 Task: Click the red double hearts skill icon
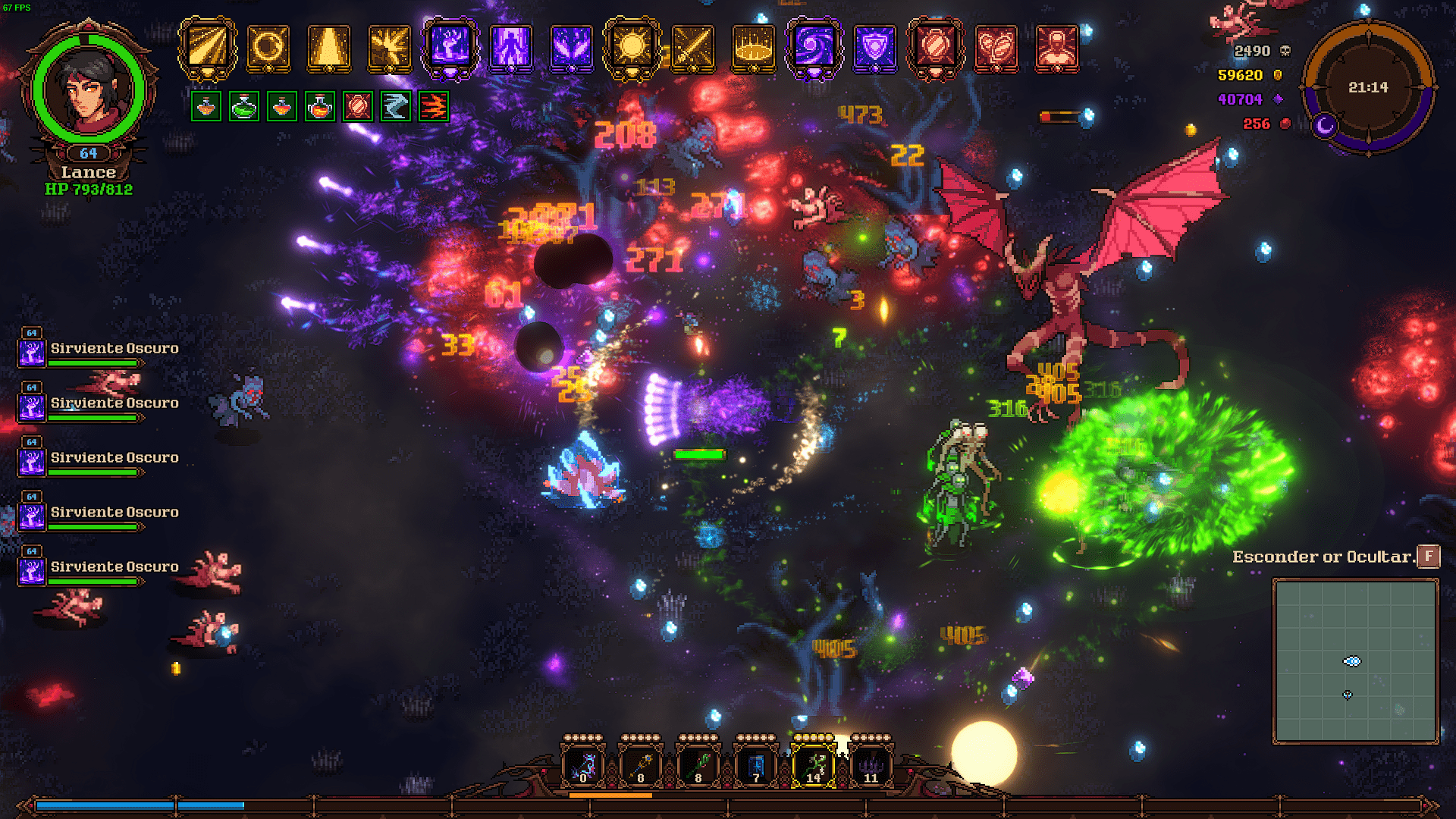pyautogui.click(x=996, y=48)
